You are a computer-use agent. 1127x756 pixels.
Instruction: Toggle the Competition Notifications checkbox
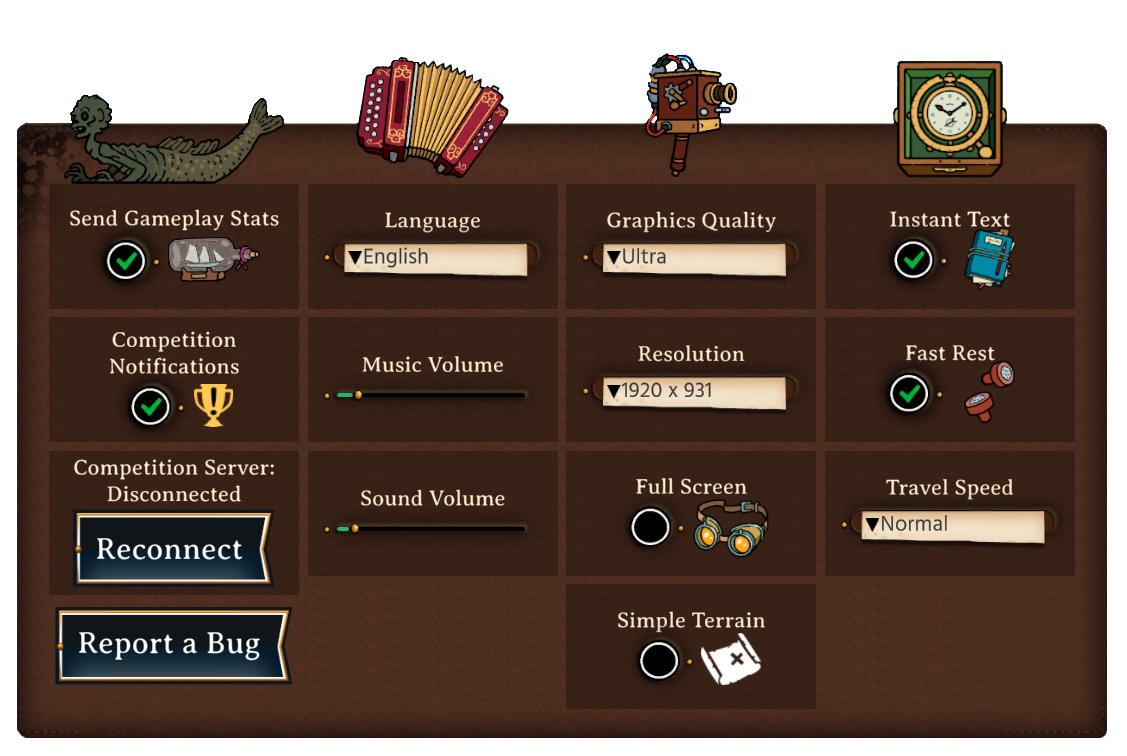coord(151,407)
